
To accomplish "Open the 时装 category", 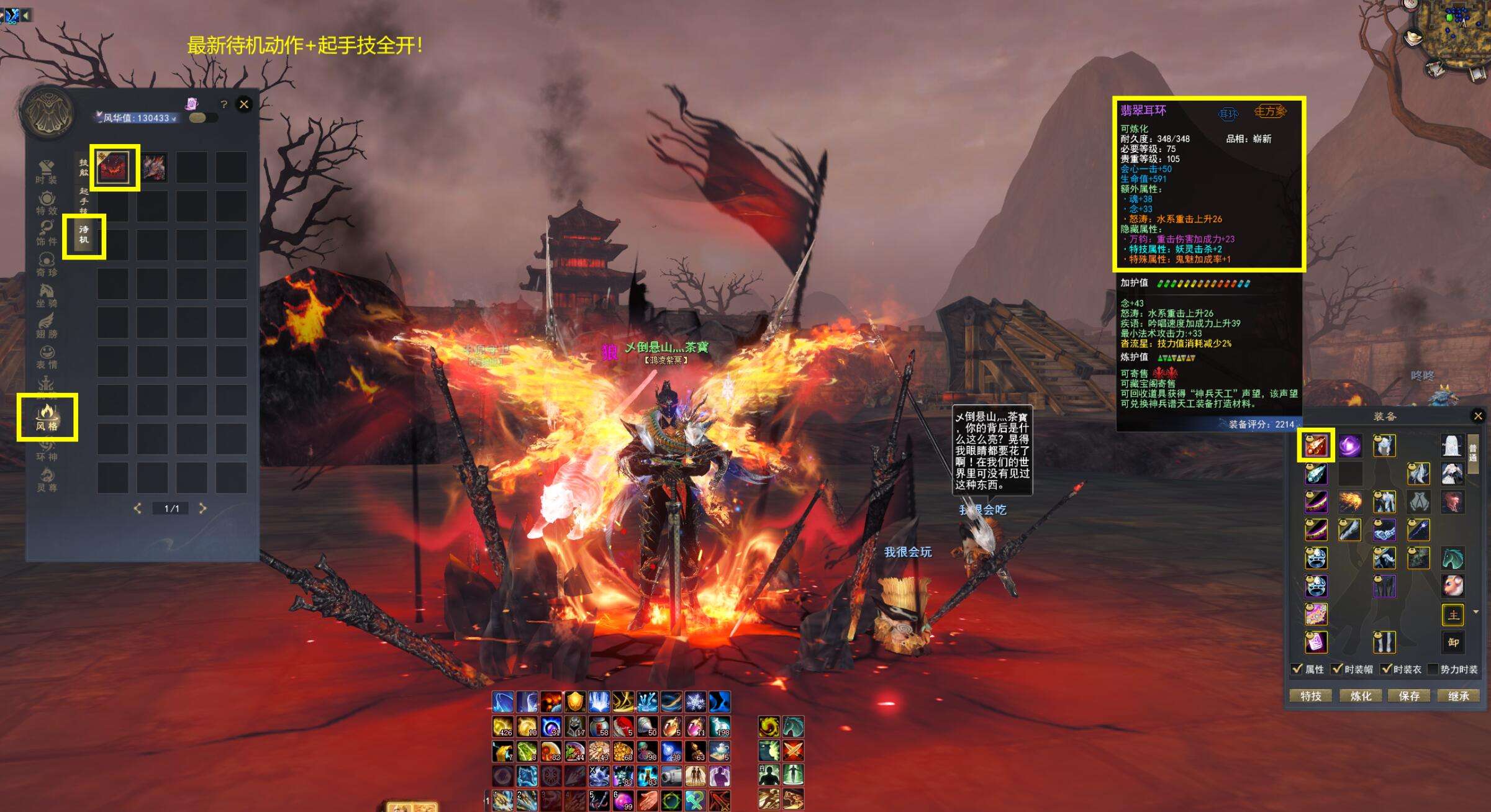I will (x=47, y=173).
